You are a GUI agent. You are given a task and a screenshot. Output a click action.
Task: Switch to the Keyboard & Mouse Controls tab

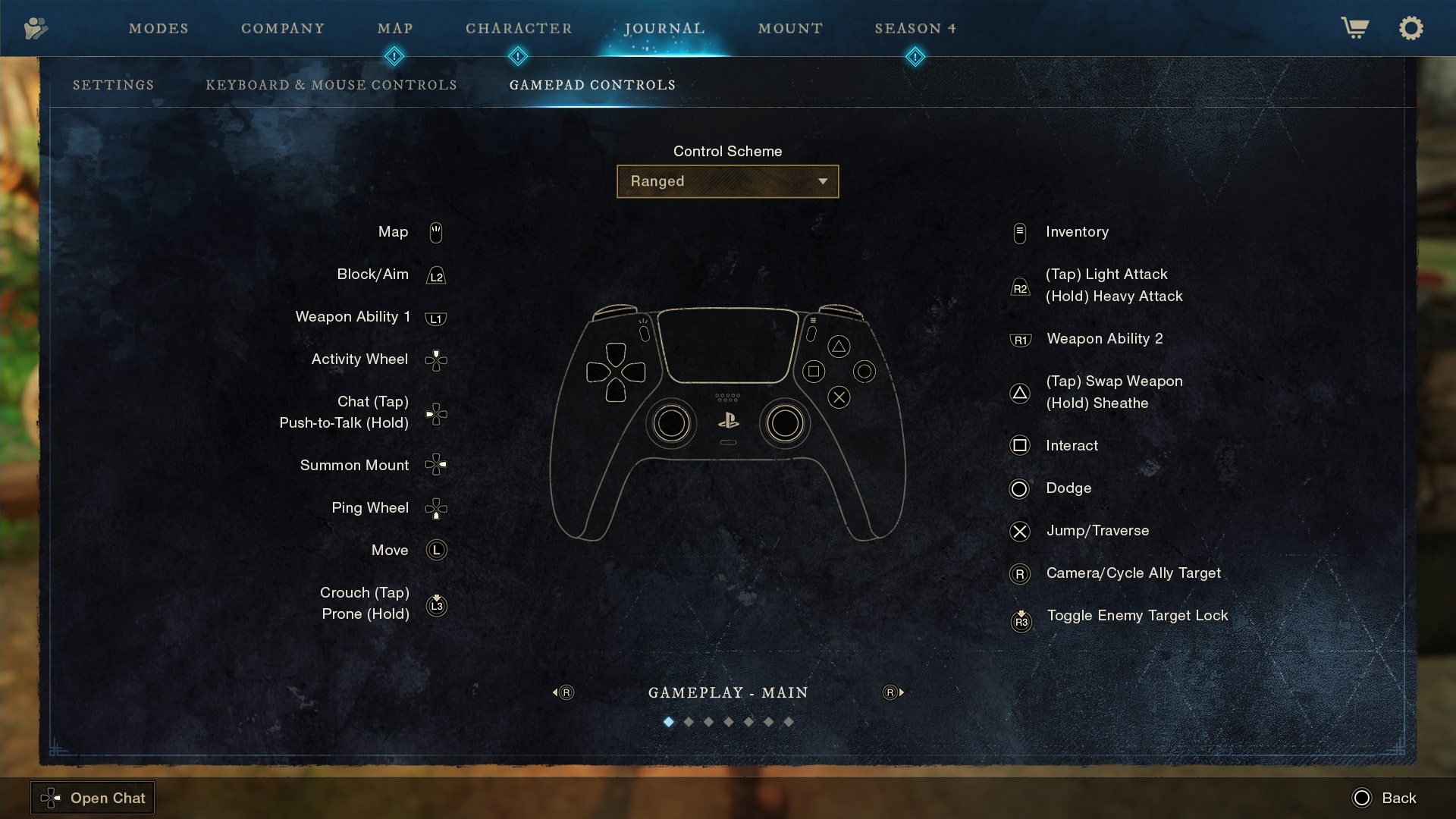[x=331, y=85]
